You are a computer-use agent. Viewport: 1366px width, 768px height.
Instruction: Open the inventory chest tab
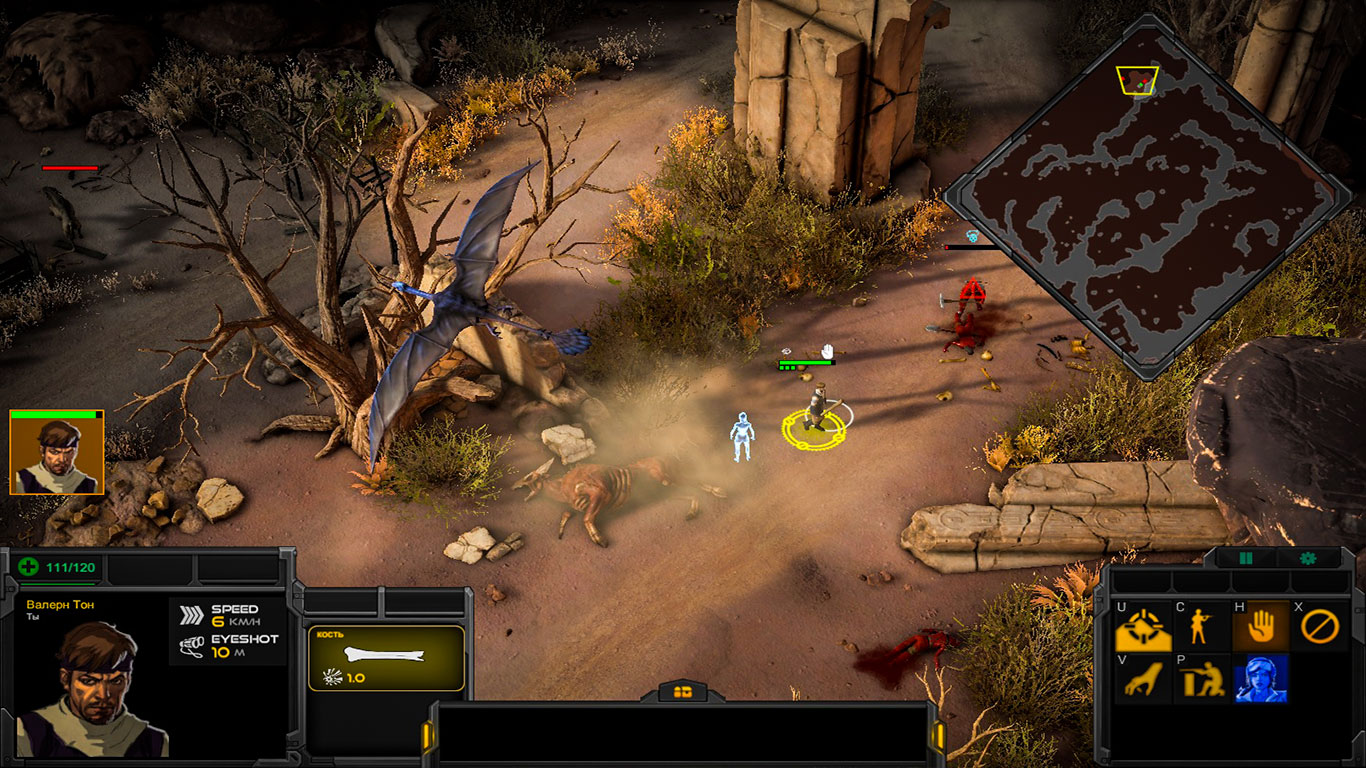[x=683, y=691]
